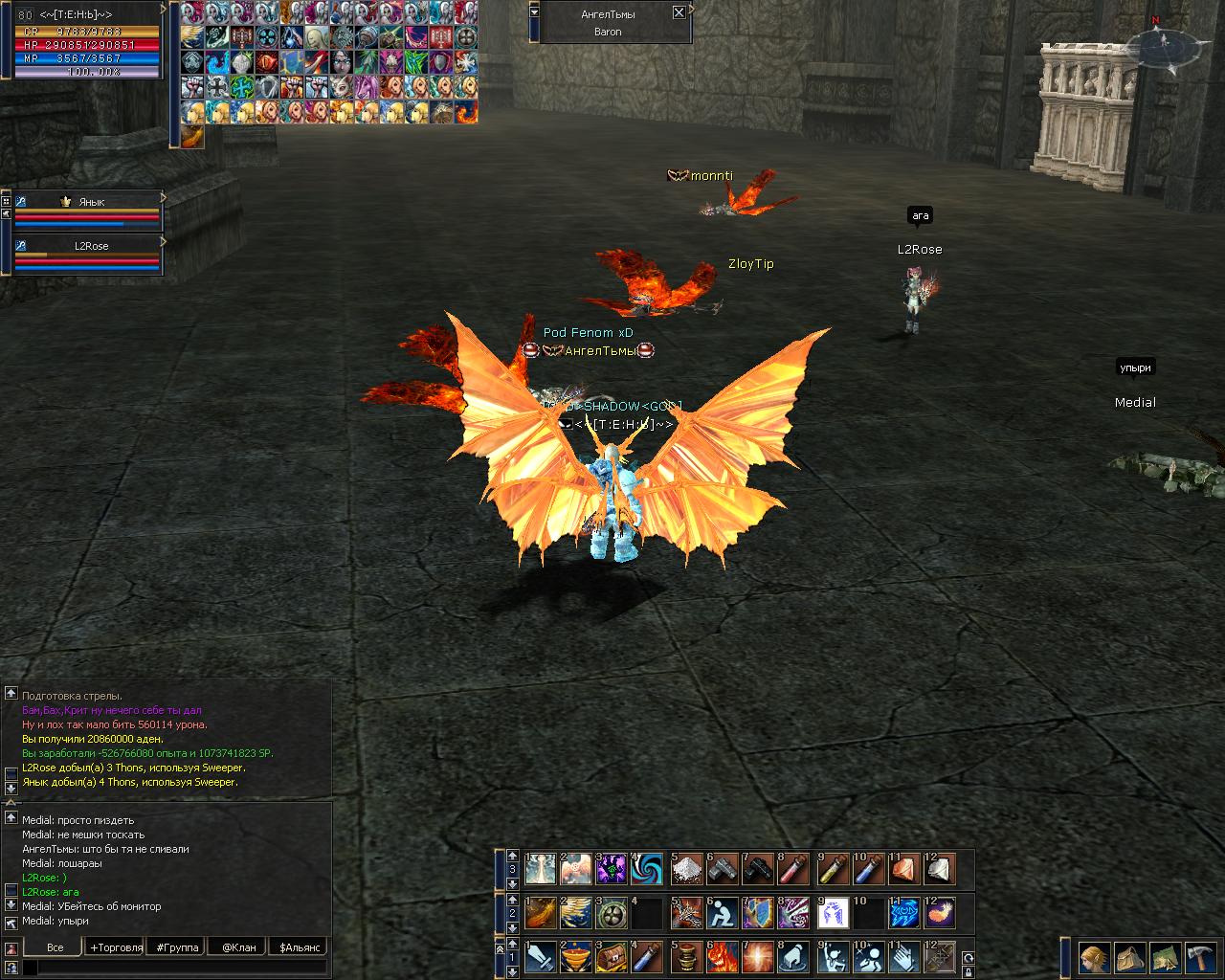Select party member Яnык
This screenshot has height=980, width=1225.
tap(92, 202)
